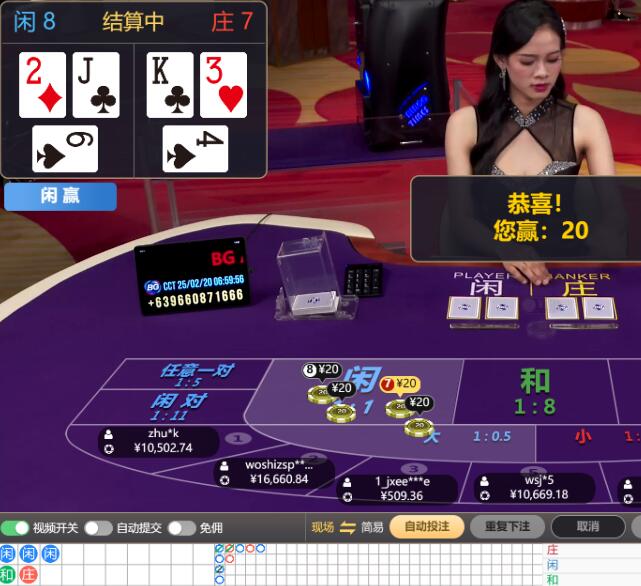Activate the 自动投注 auto-bet button
The image size is (641, 586).
point(426,526)
